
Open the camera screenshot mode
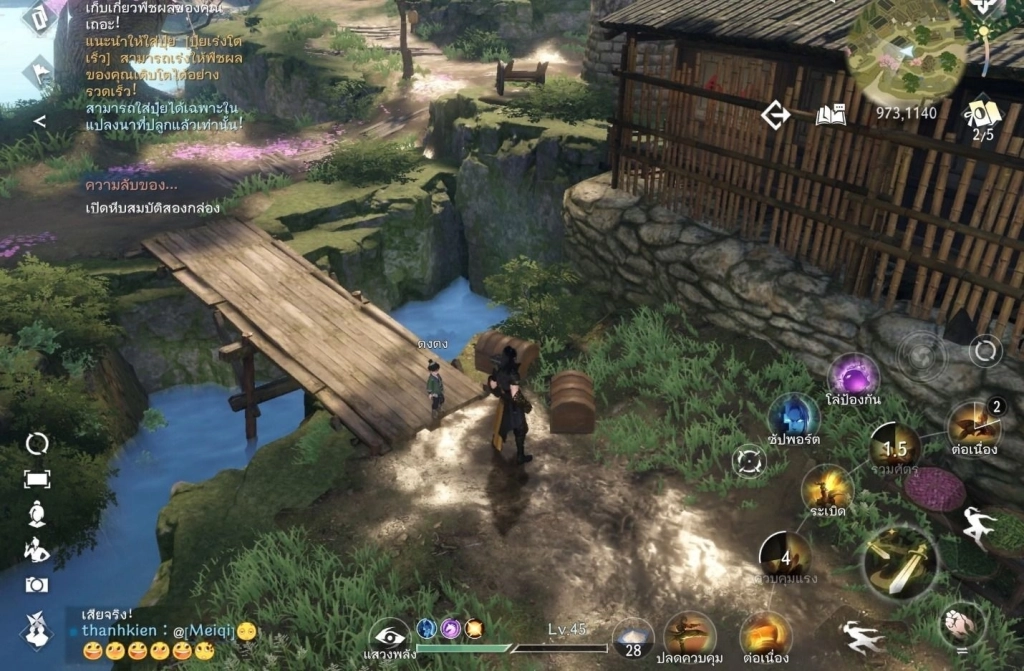point(37,585)
